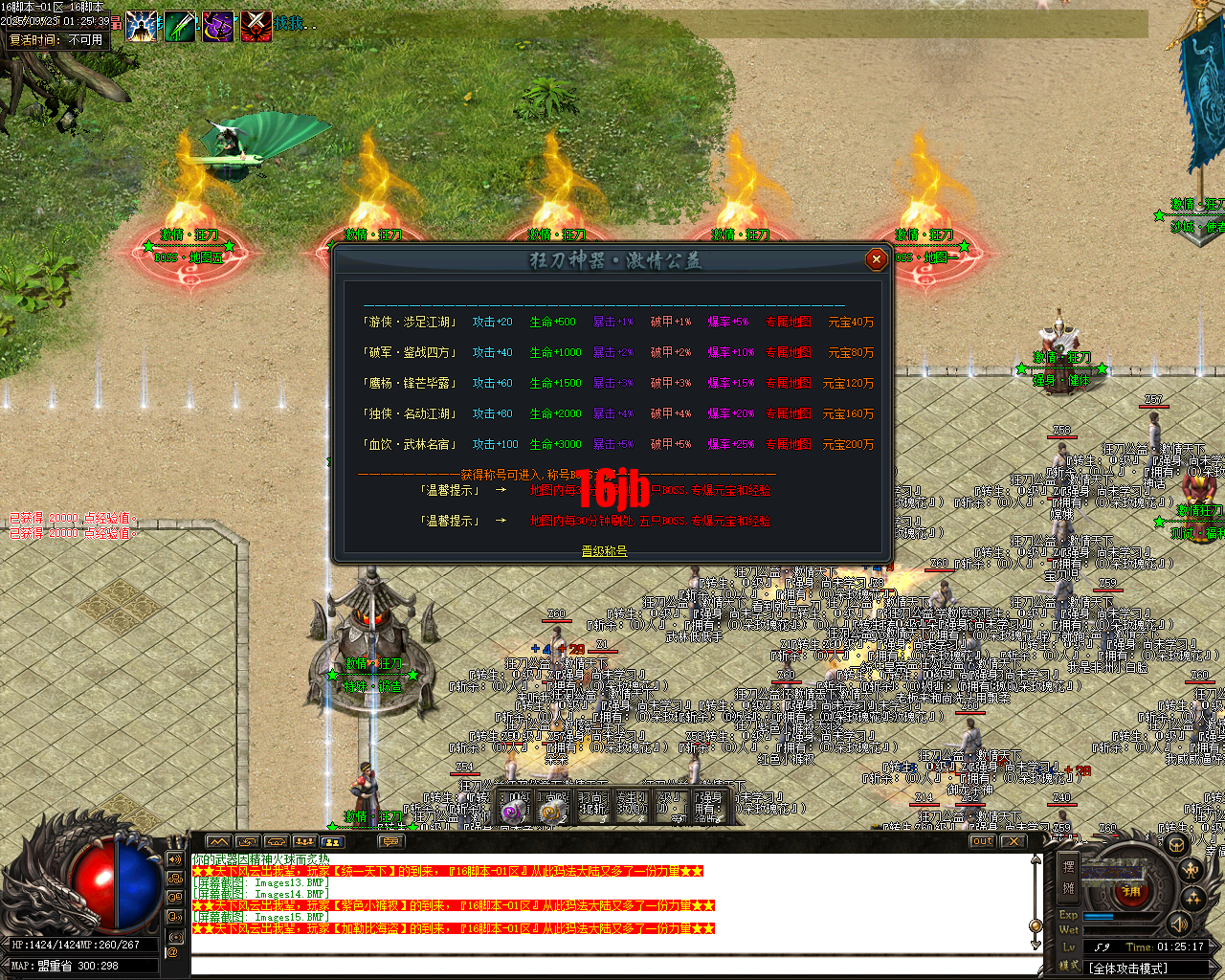Click the group chat icon beside the chat window
Viewport: 1225px width, 980px height.
(176, 879)
